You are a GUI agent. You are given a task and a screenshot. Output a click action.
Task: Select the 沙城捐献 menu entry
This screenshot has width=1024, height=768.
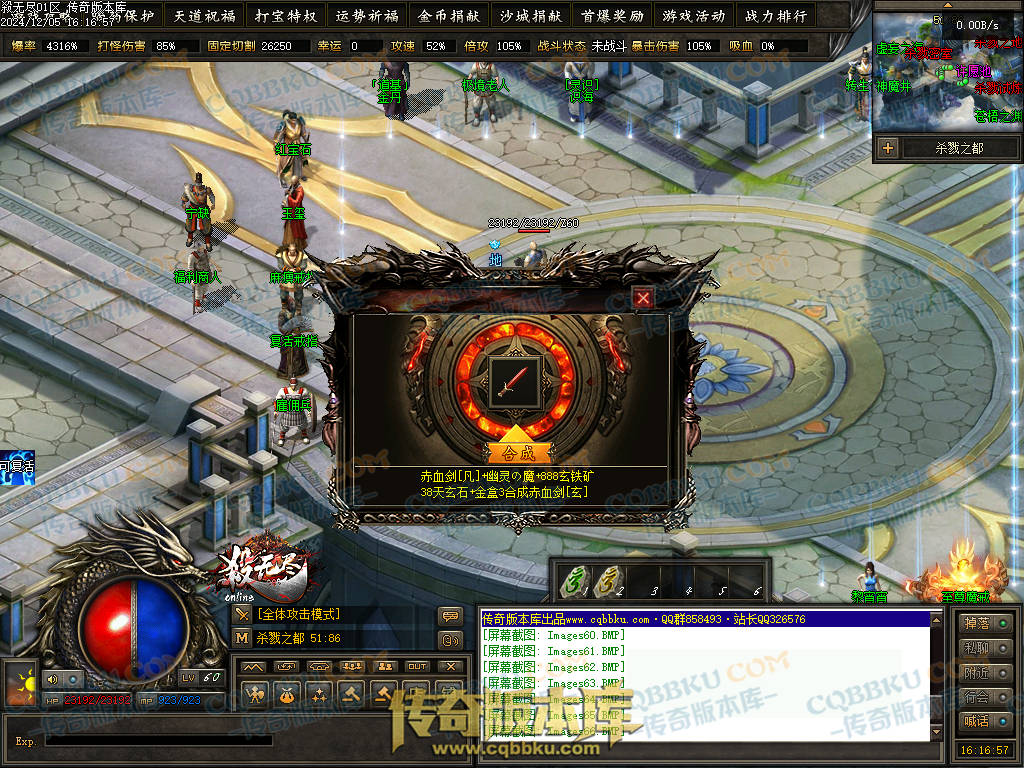[530, 16]
